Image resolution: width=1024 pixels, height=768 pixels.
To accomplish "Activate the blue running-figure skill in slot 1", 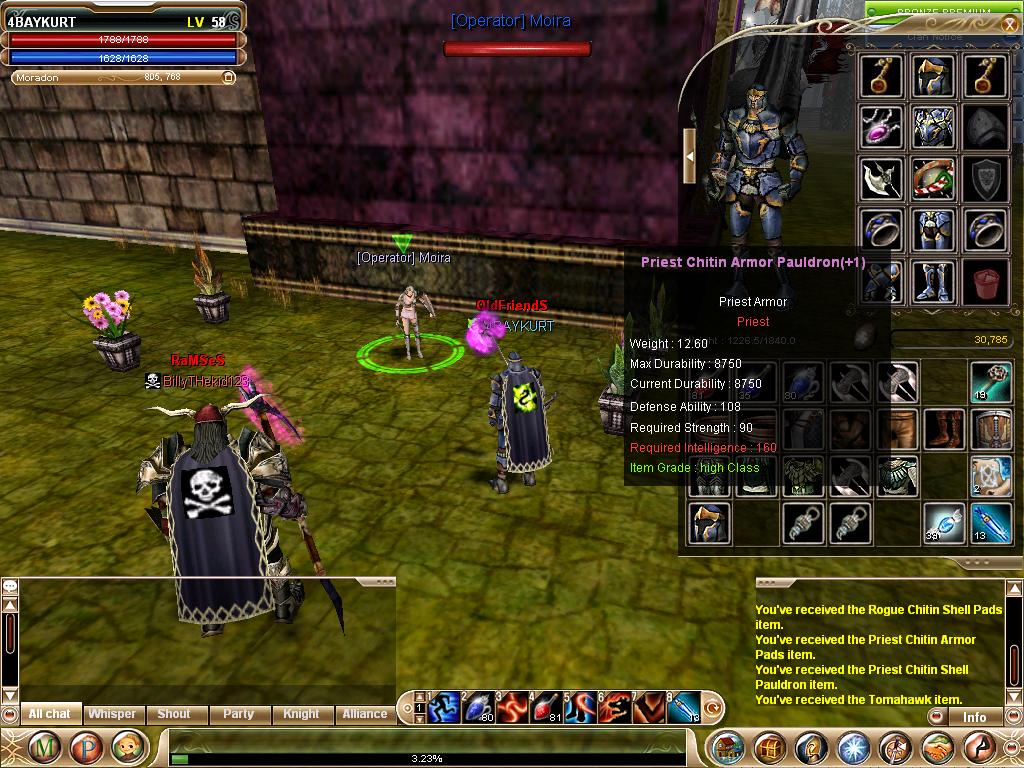I will point(443,708).
